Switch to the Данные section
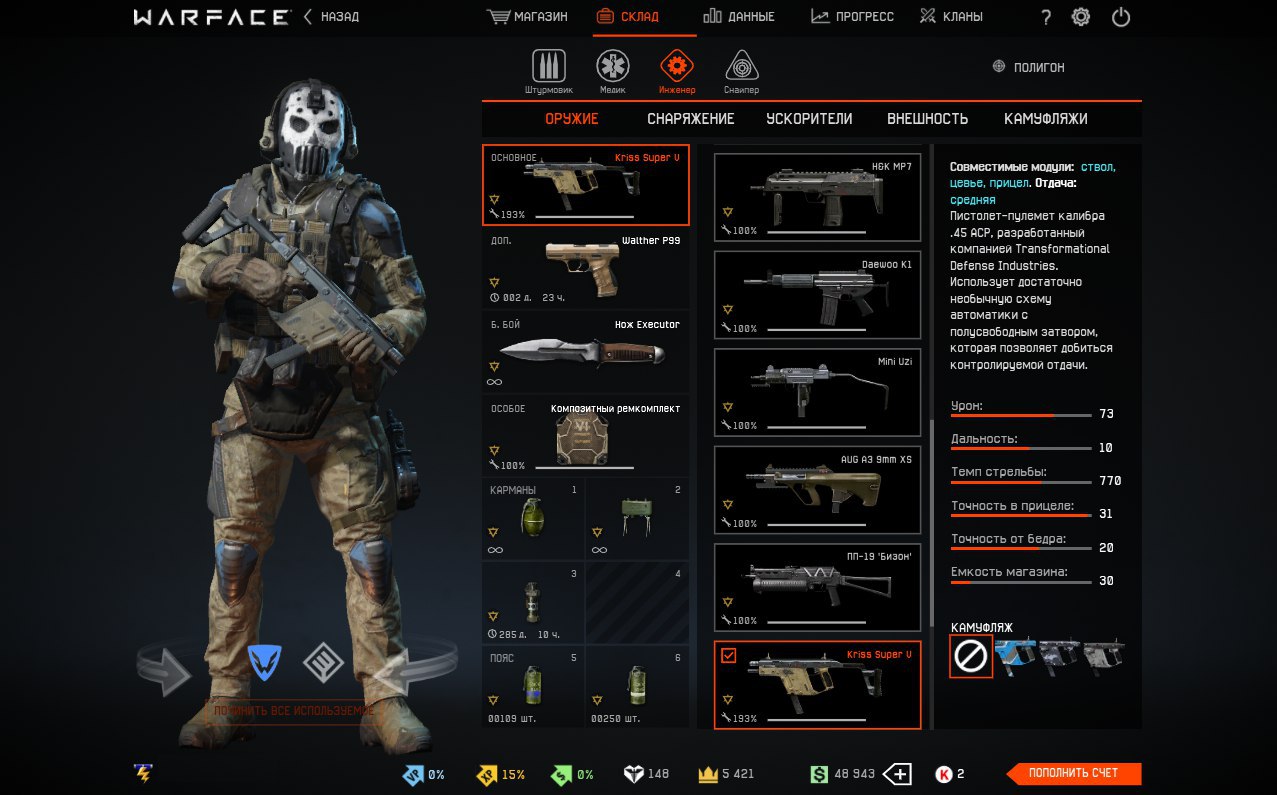Screen dimensions: 1277x795 tap(738, 17)
